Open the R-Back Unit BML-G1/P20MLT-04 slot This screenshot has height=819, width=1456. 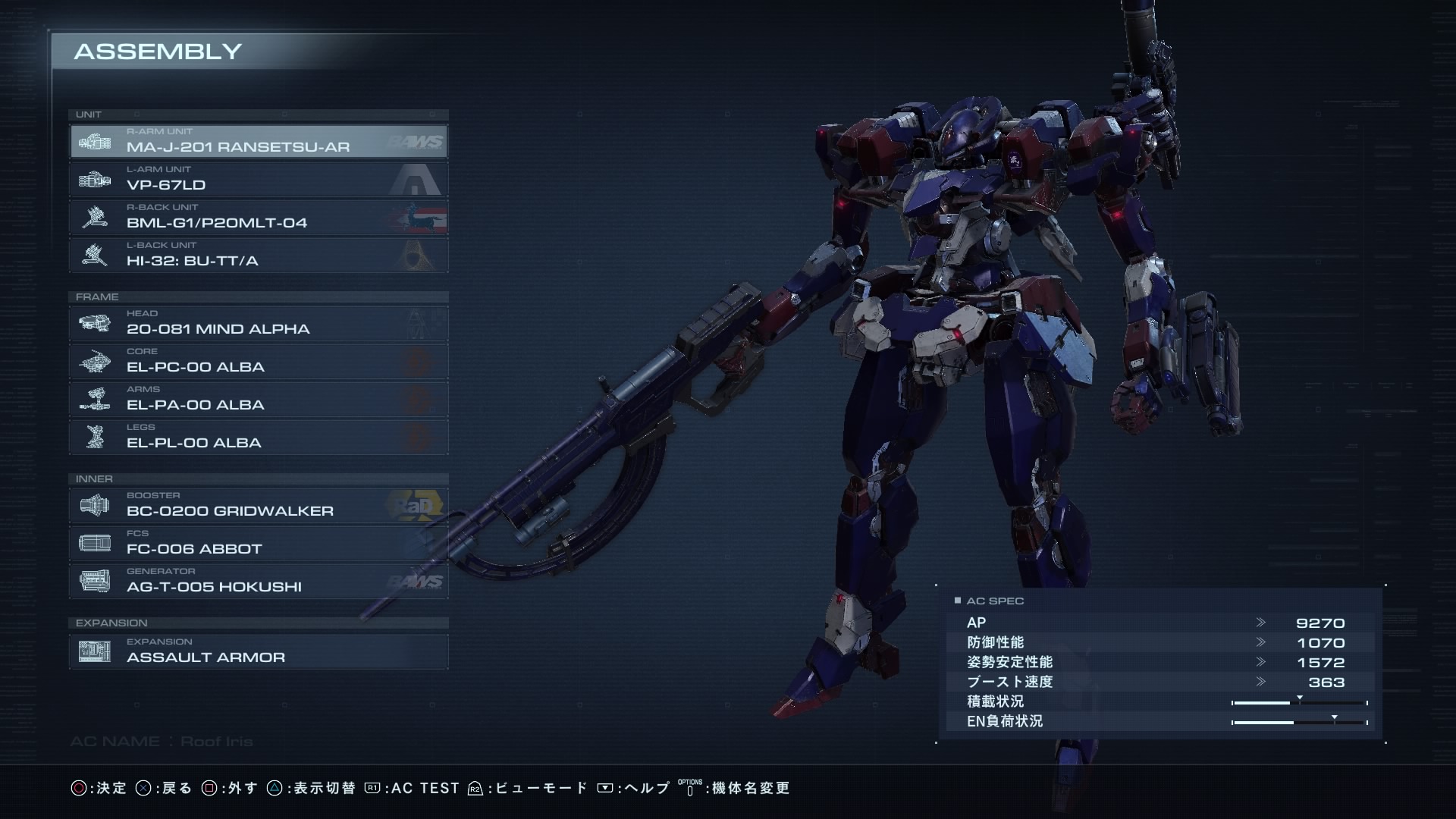tap(259, 217)
